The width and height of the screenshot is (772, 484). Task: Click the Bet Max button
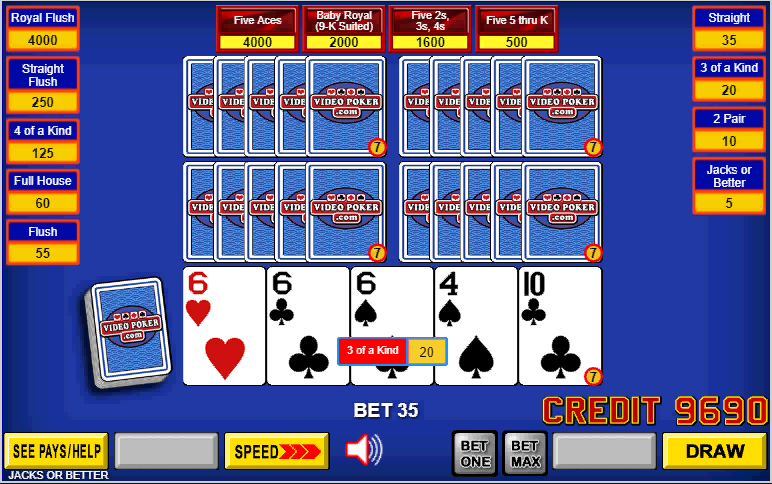525,453
